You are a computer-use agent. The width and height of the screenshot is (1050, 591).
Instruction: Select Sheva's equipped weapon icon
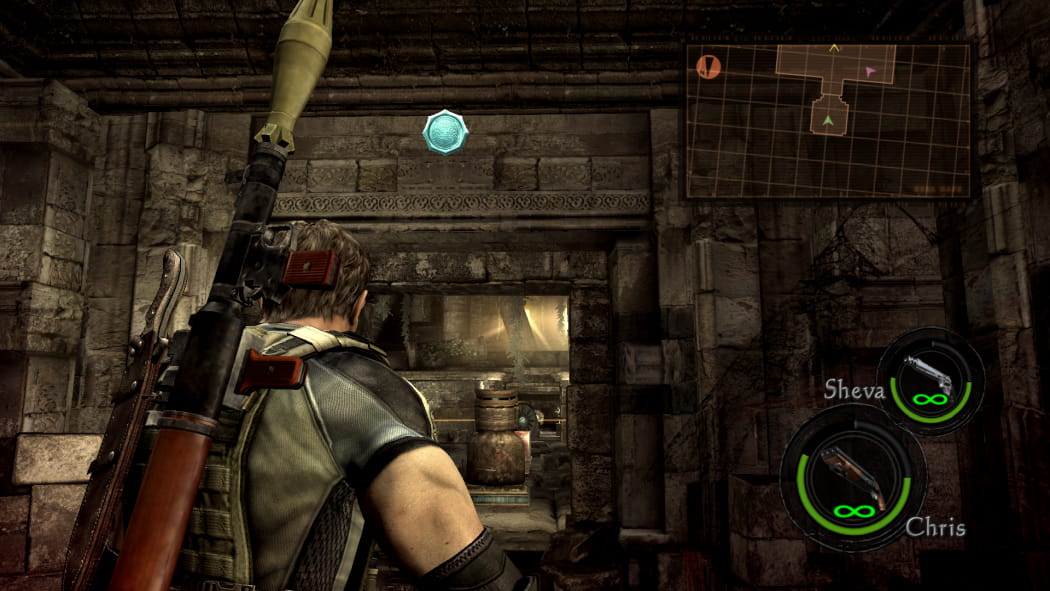pyautogui.click(x=930, y=381)
